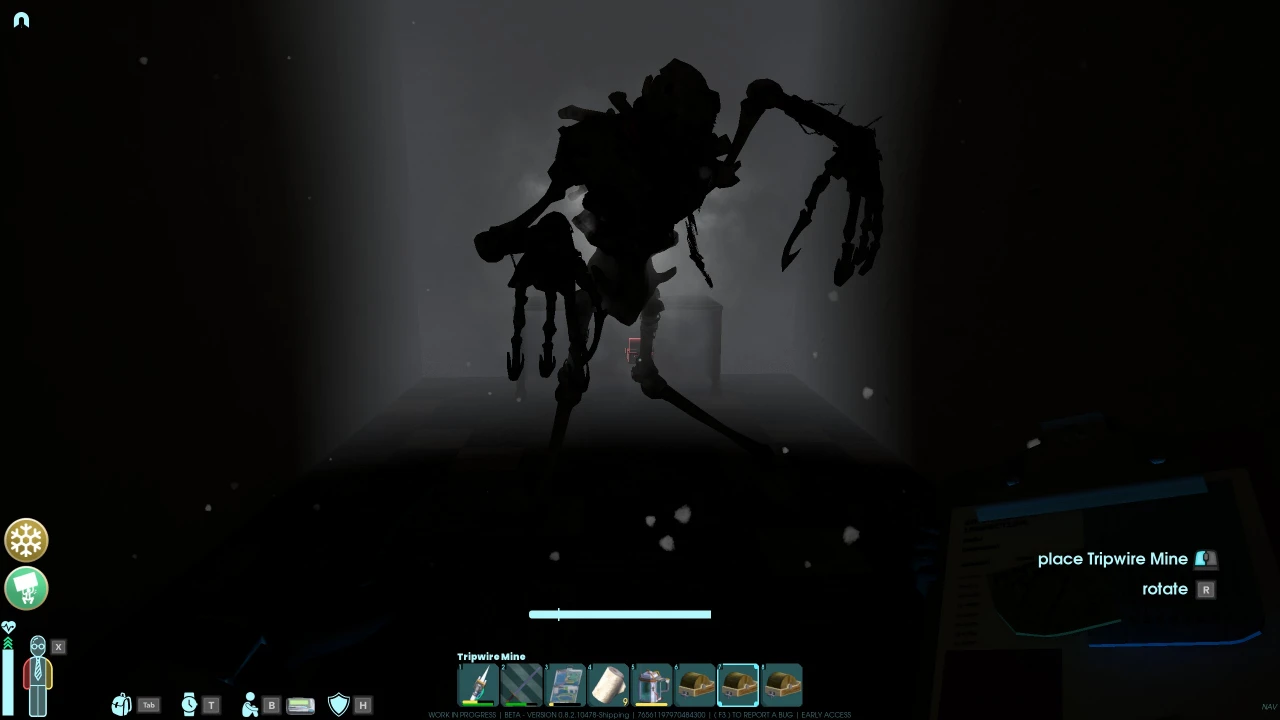Viewport: 1280px width, 720px height.
Task: Click the rotate R prompt text
Action: 1165,589
